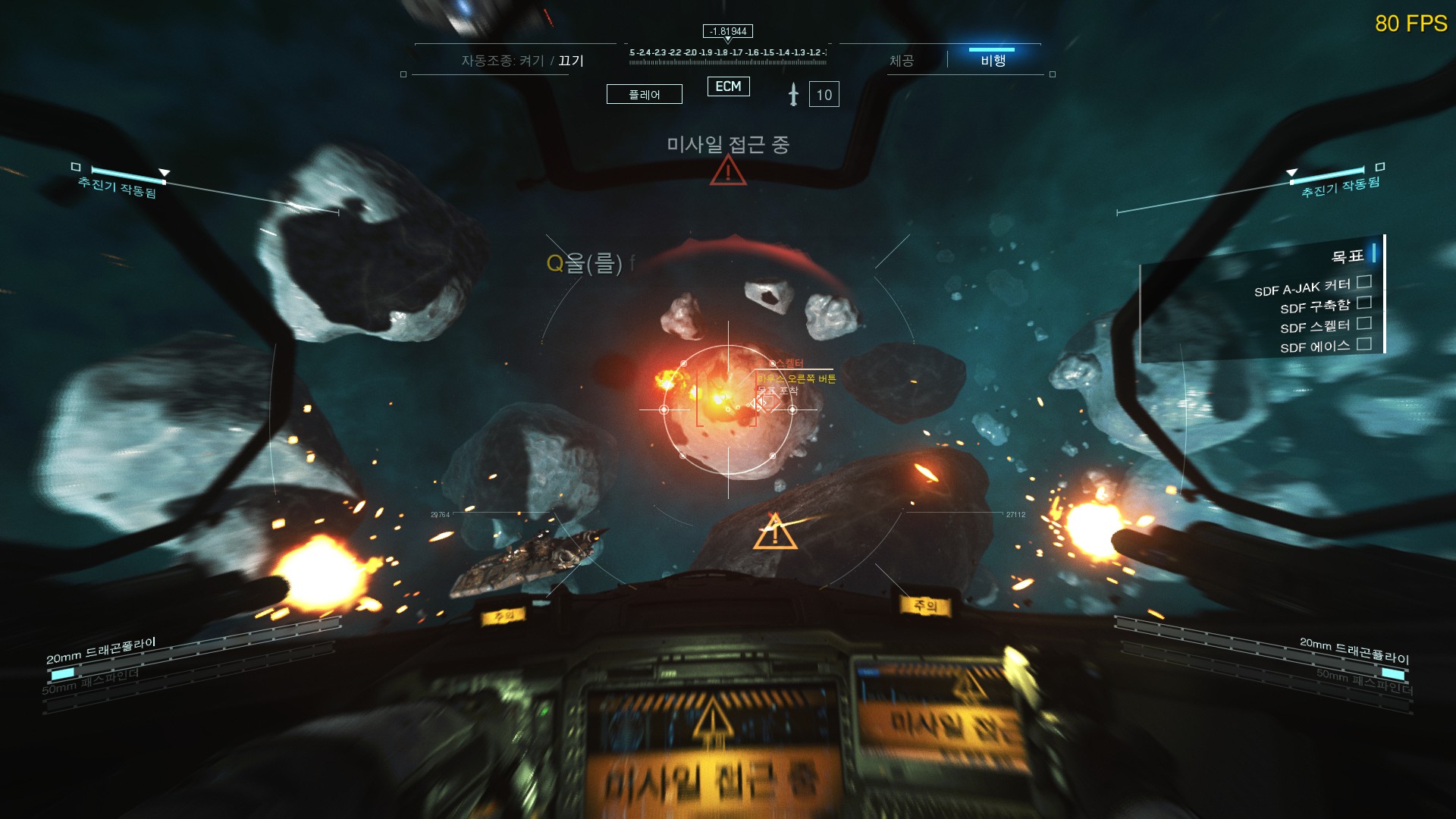
Task: Select right 20mm 드래곤플라이 weapon label
Action: [1354, 650]
